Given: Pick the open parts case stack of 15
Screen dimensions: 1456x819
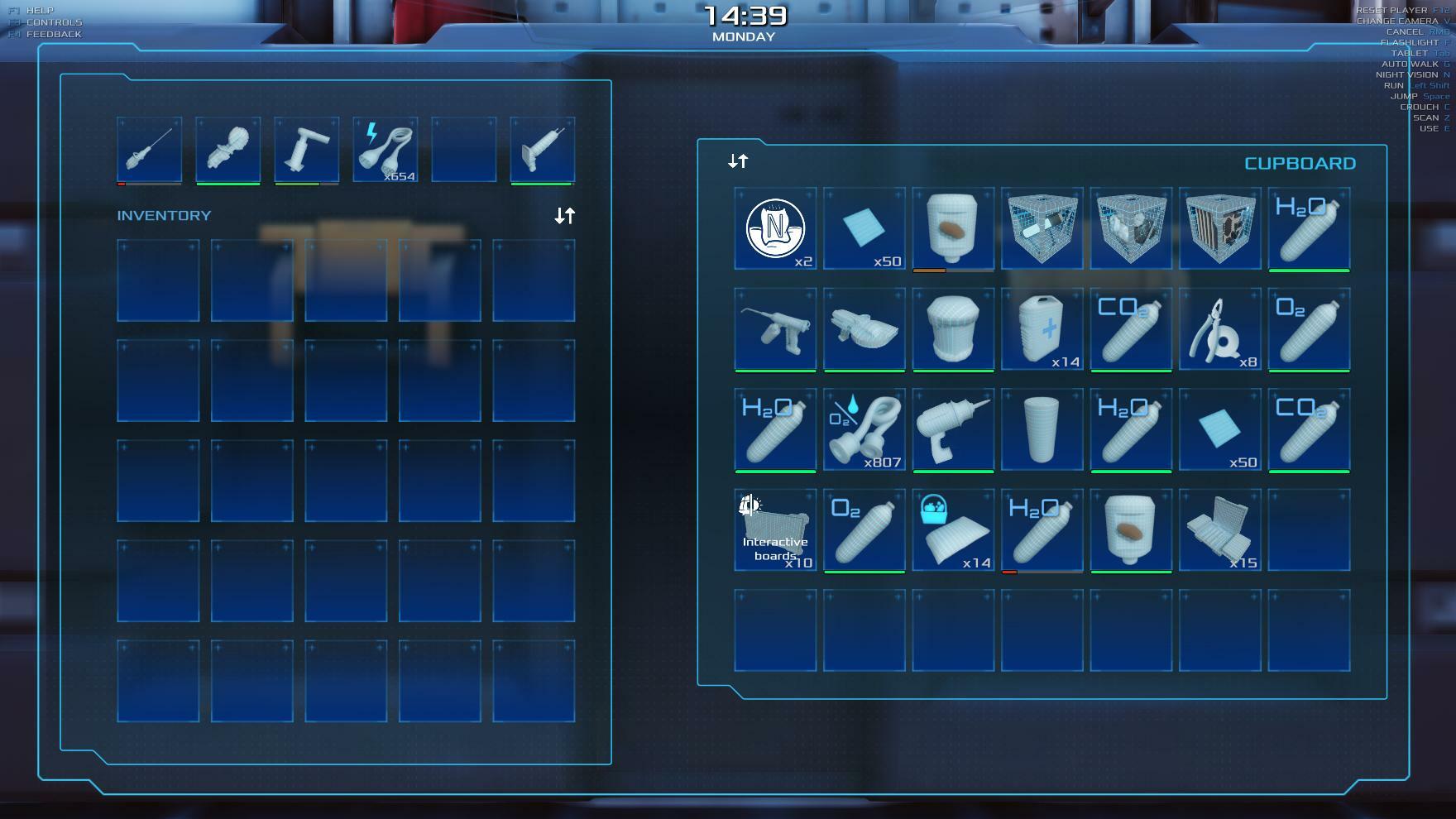Looking at the screenshot, I should click(1219, 529).
